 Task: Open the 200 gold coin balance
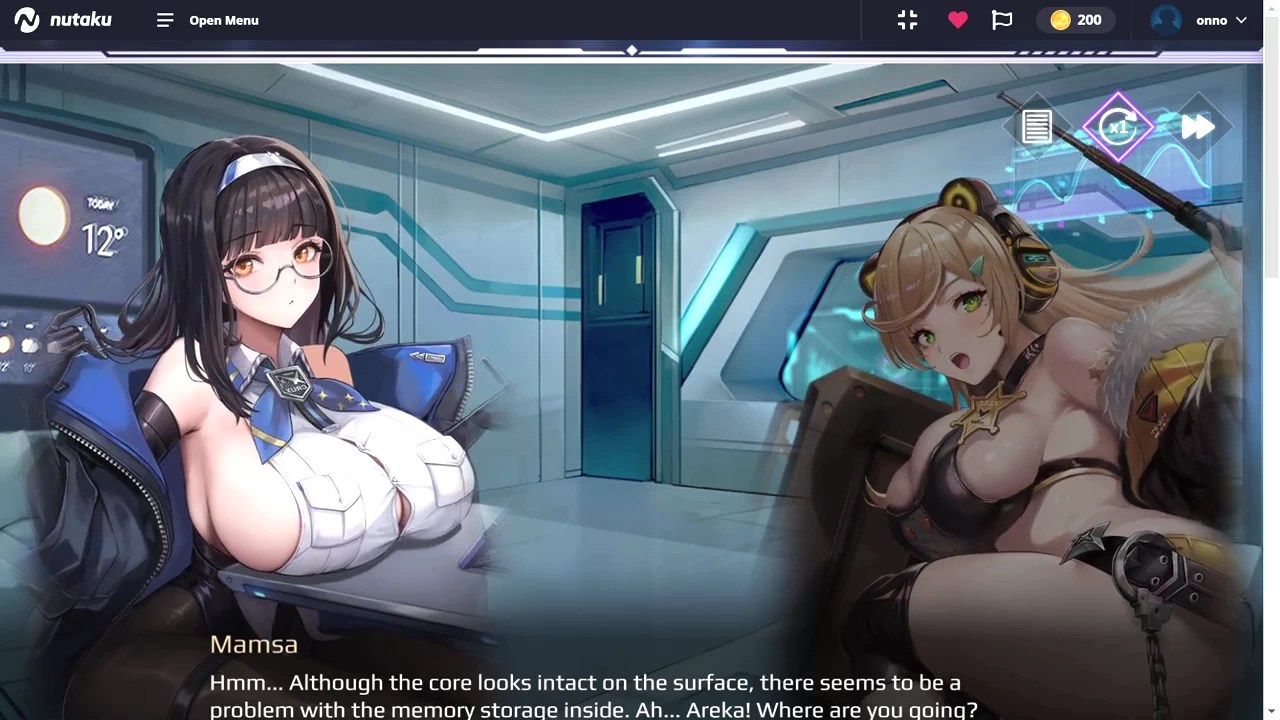coord(1076,20)
